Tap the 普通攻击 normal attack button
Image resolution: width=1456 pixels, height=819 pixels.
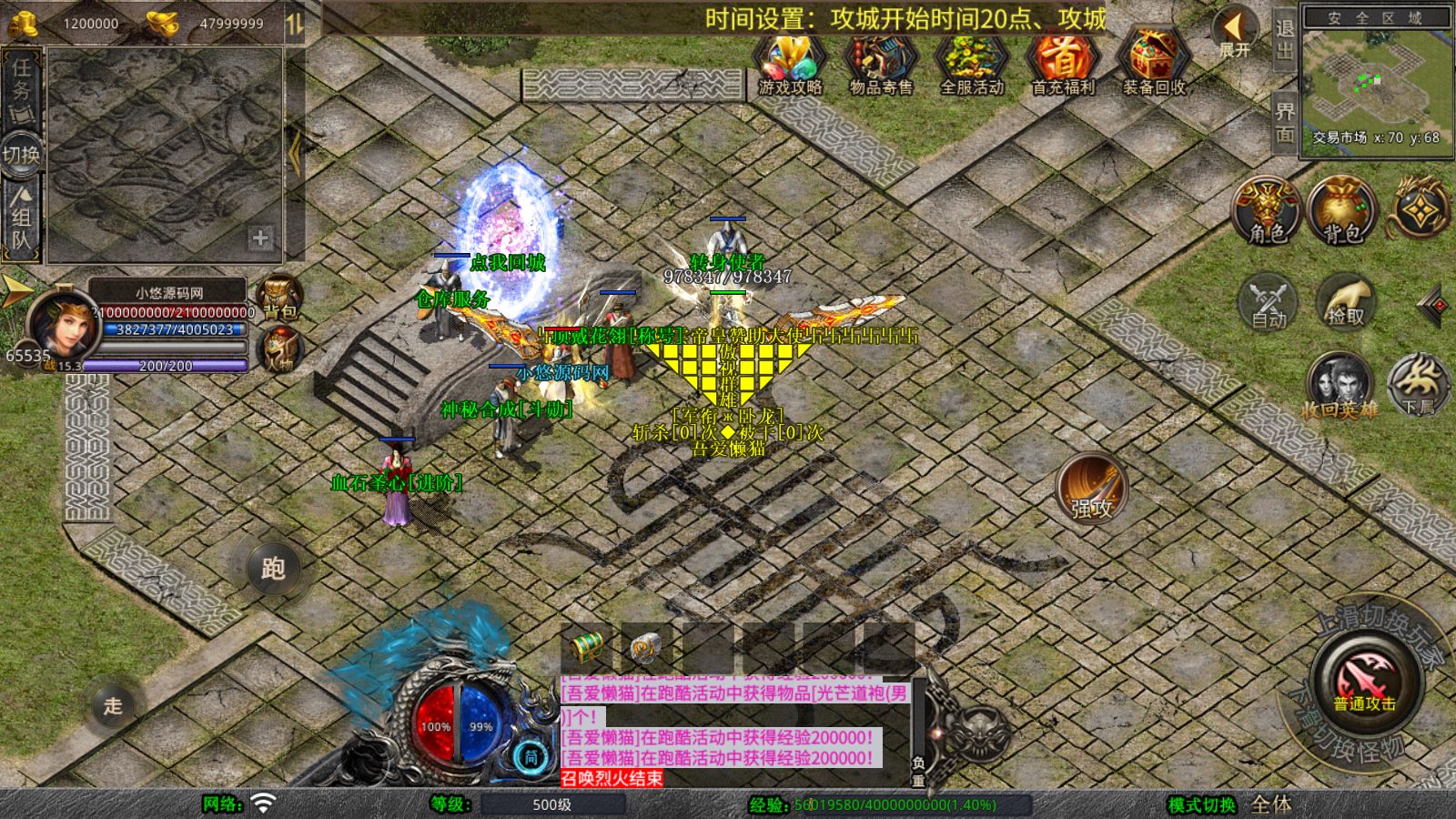pyautogui.click(x=1364, y=681)
